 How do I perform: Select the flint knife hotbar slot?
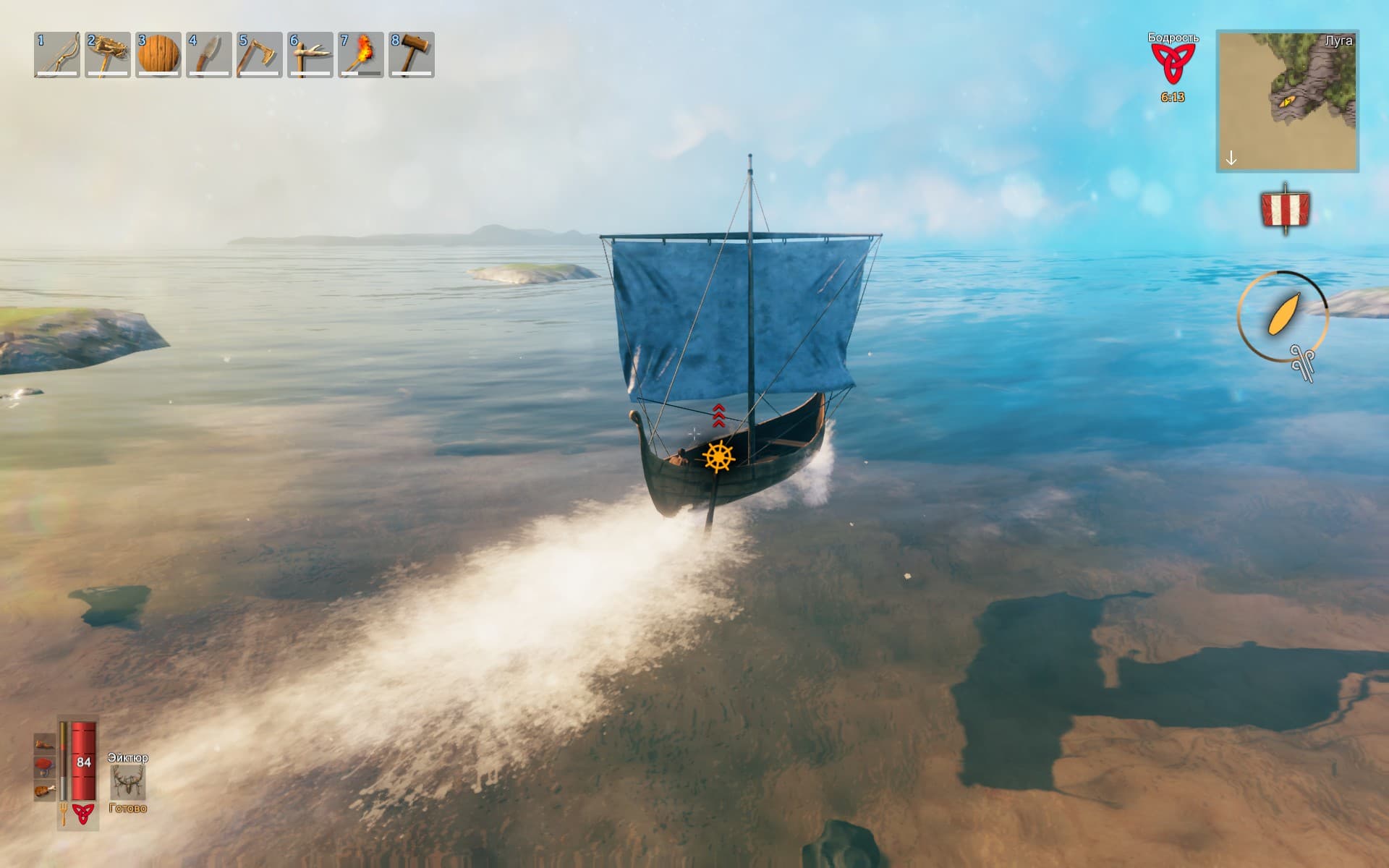[x=209, y=54]
